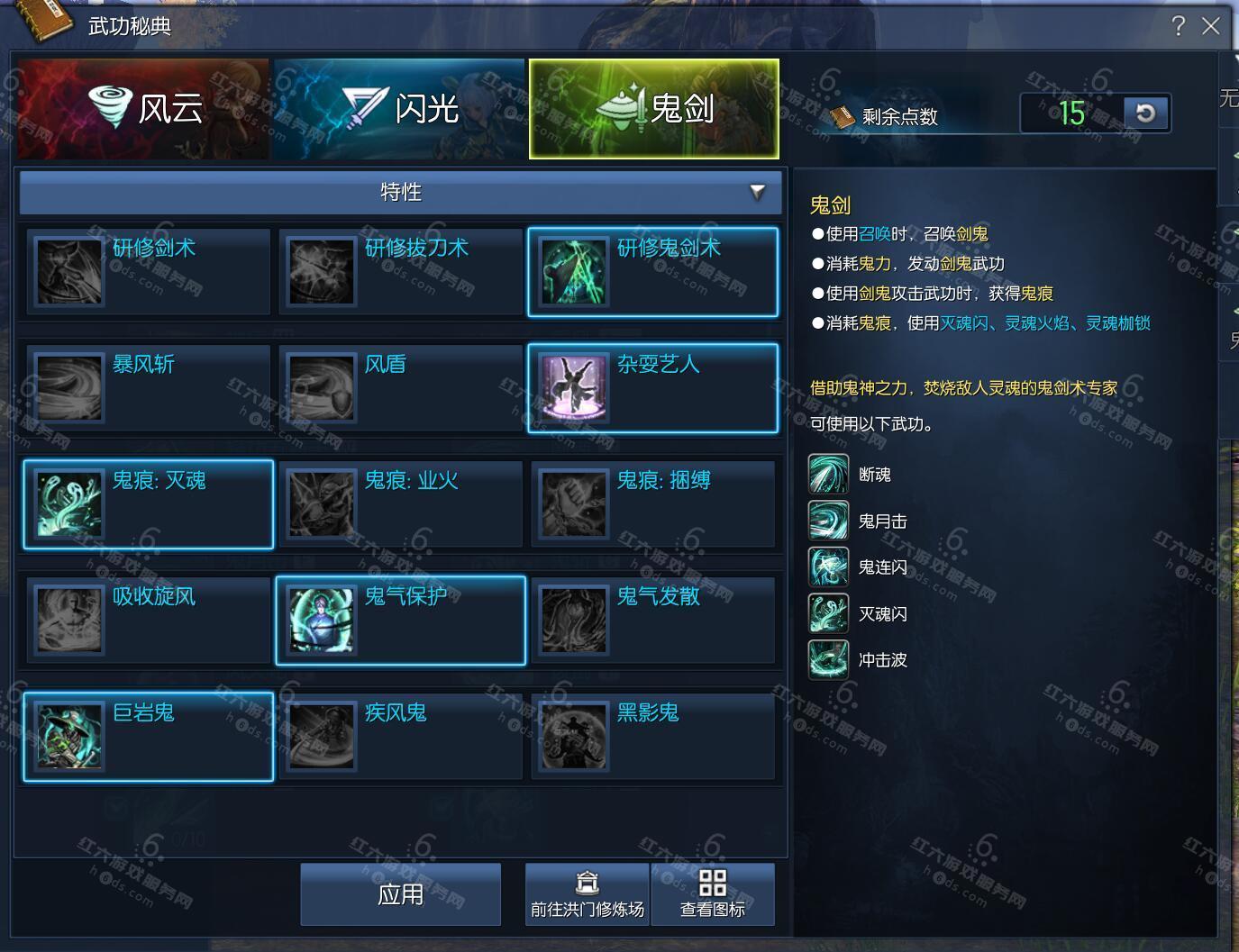Choose the 杂耍艺人 trait

pos(653,387)
